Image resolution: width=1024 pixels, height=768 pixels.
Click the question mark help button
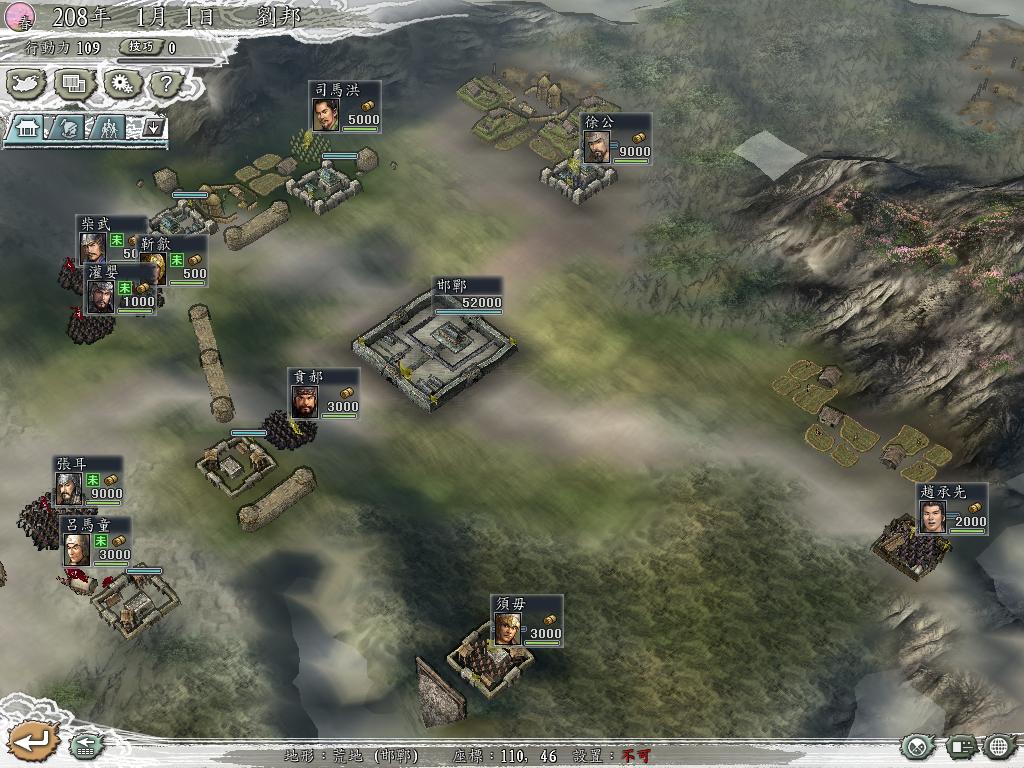tap(163, 84)
